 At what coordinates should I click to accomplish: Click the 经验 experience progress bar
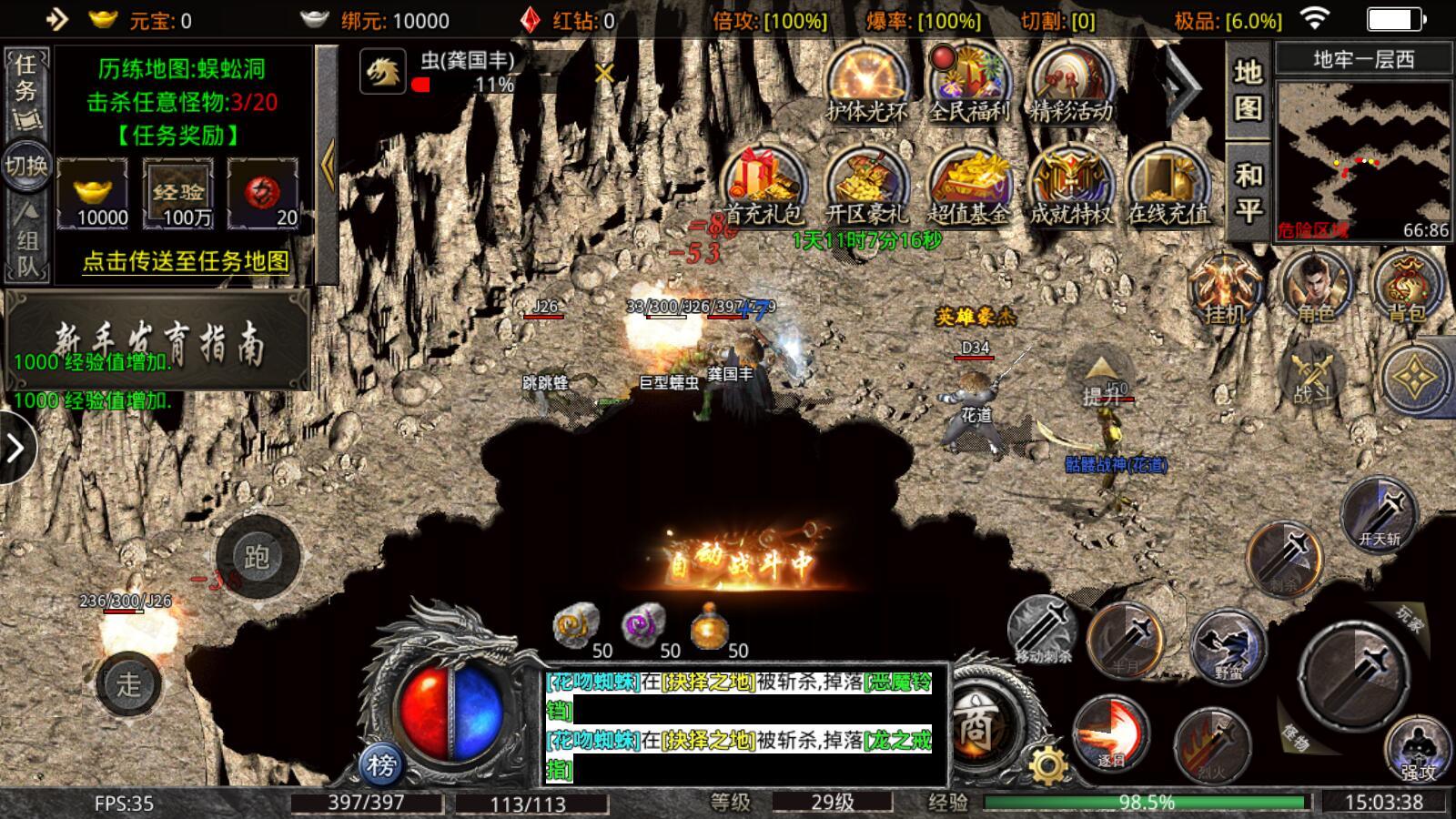[1147, 801]
